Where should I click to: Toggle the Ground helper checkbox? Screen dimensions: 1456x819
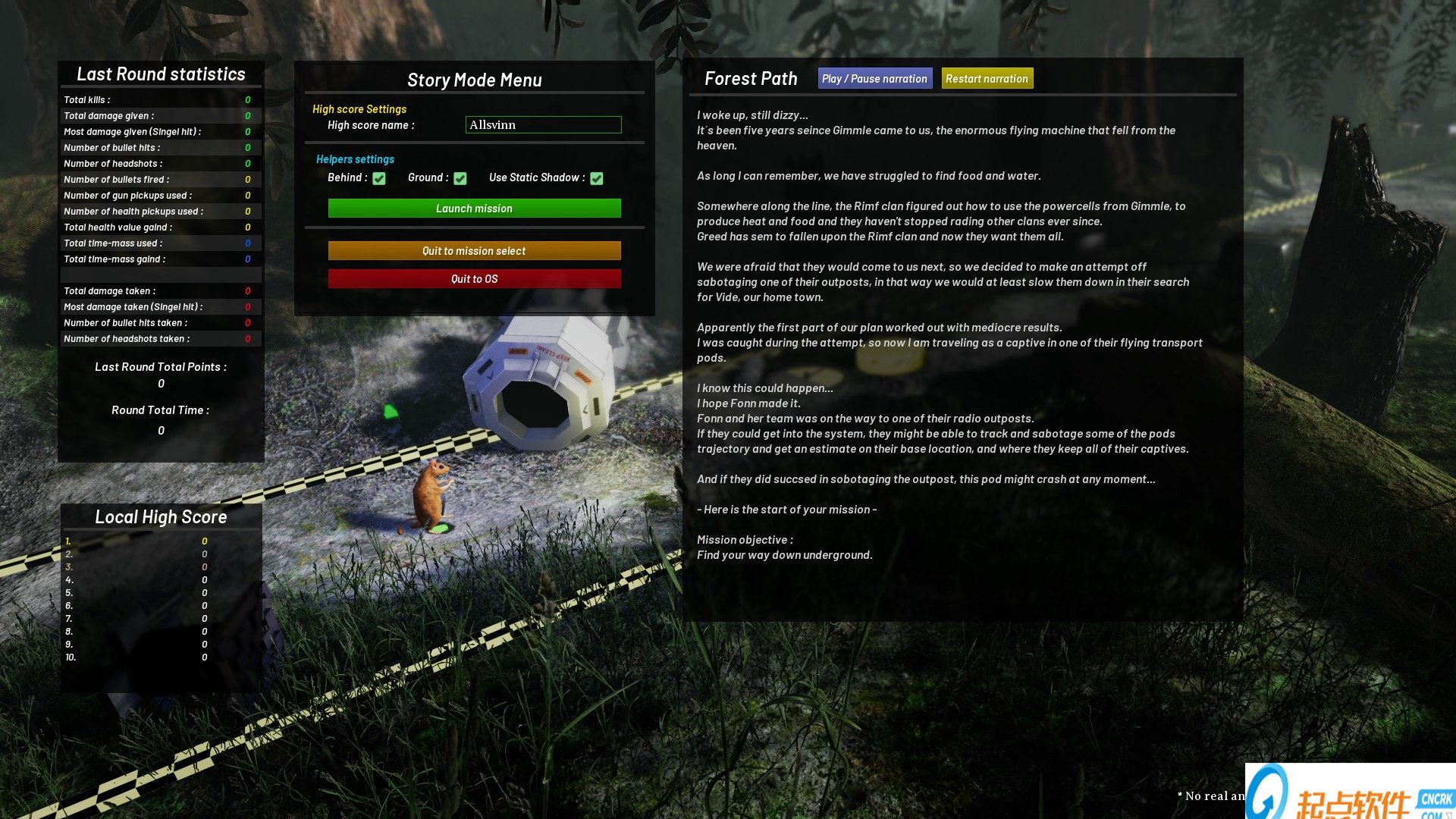coord(460,178)
